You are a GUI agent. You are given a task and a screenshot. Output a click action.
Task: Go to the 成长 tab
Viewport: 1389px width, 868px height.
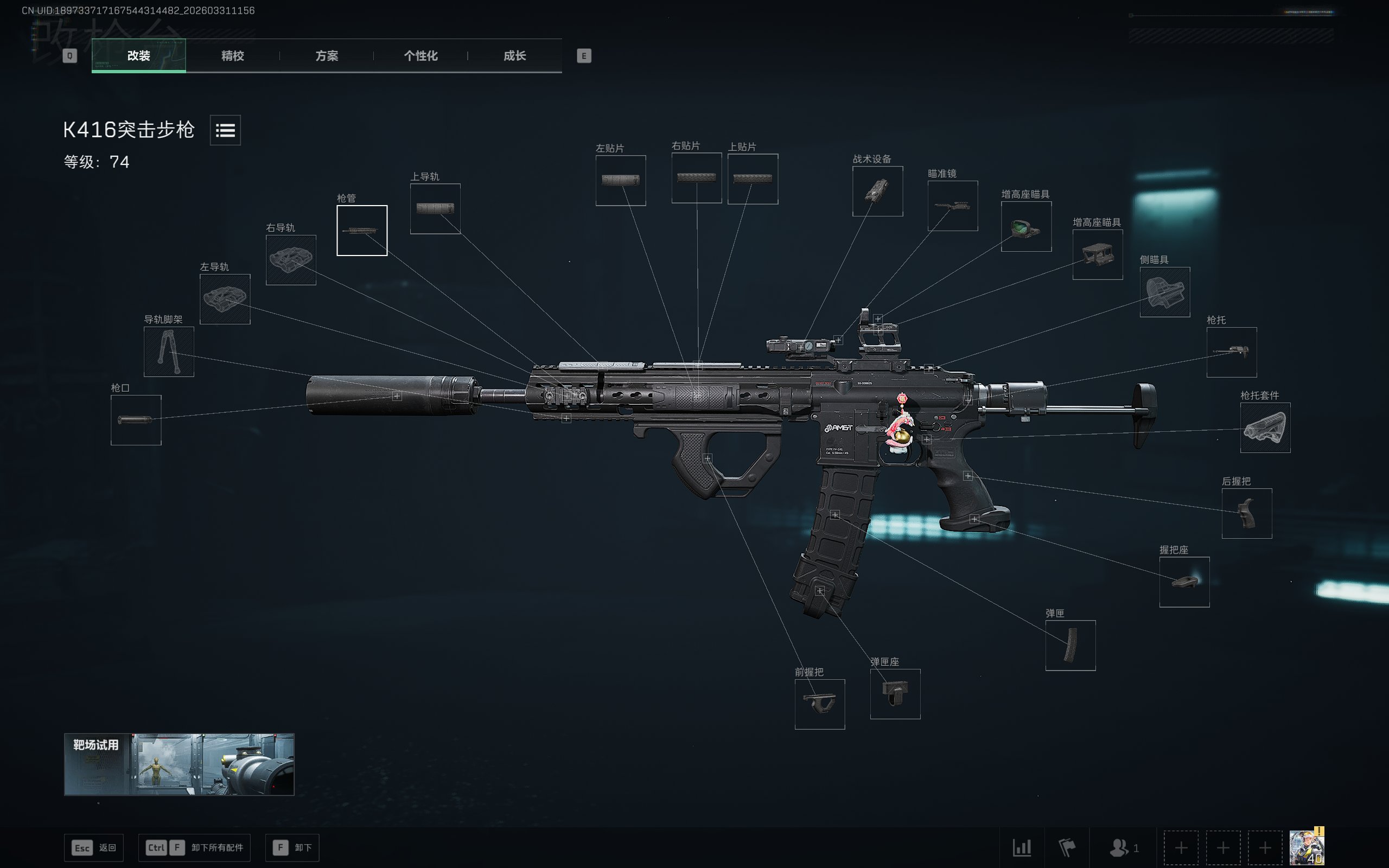click(x=514, y=56)
